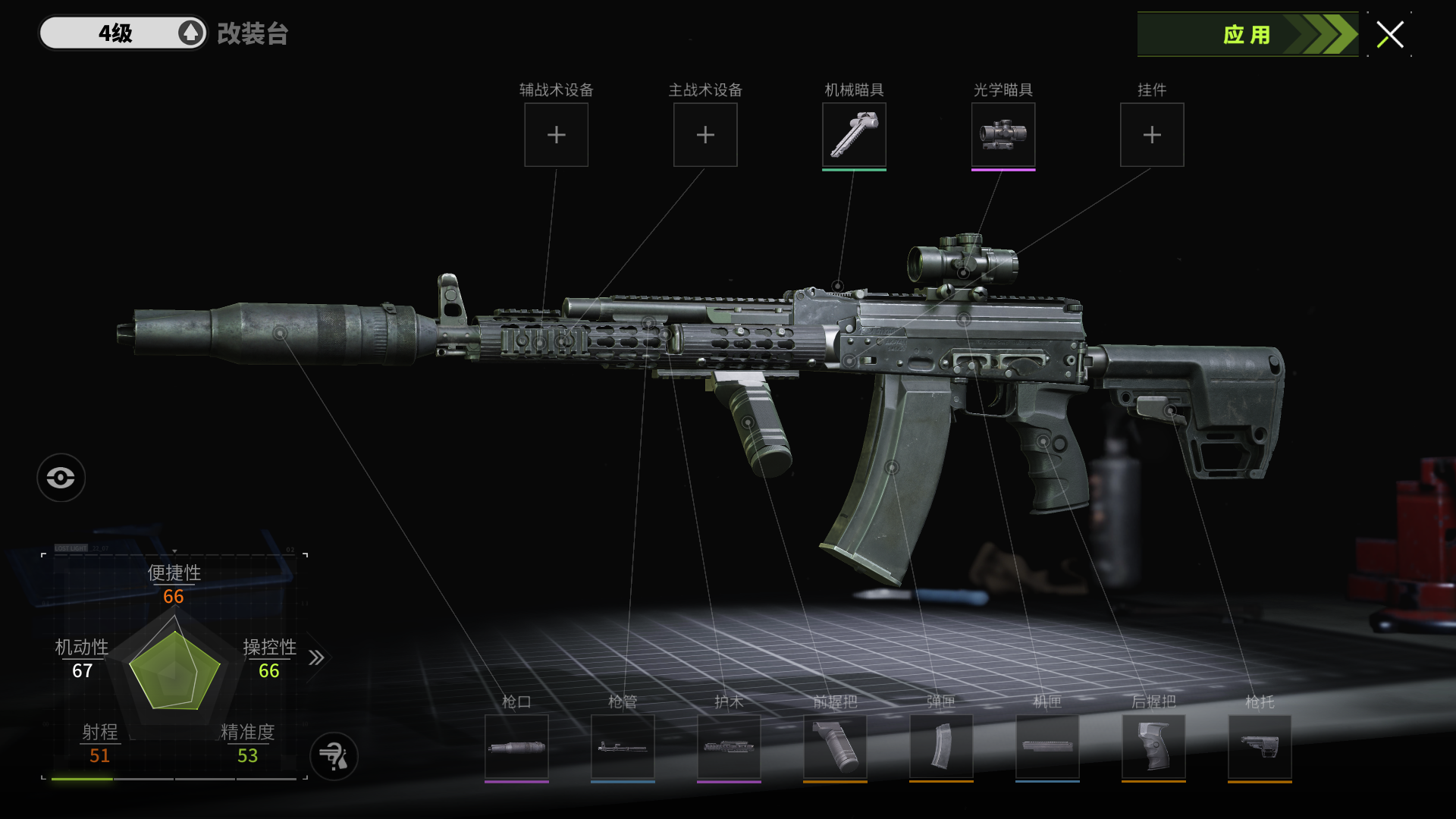Add a 挂件 charm attachment

1152,135
